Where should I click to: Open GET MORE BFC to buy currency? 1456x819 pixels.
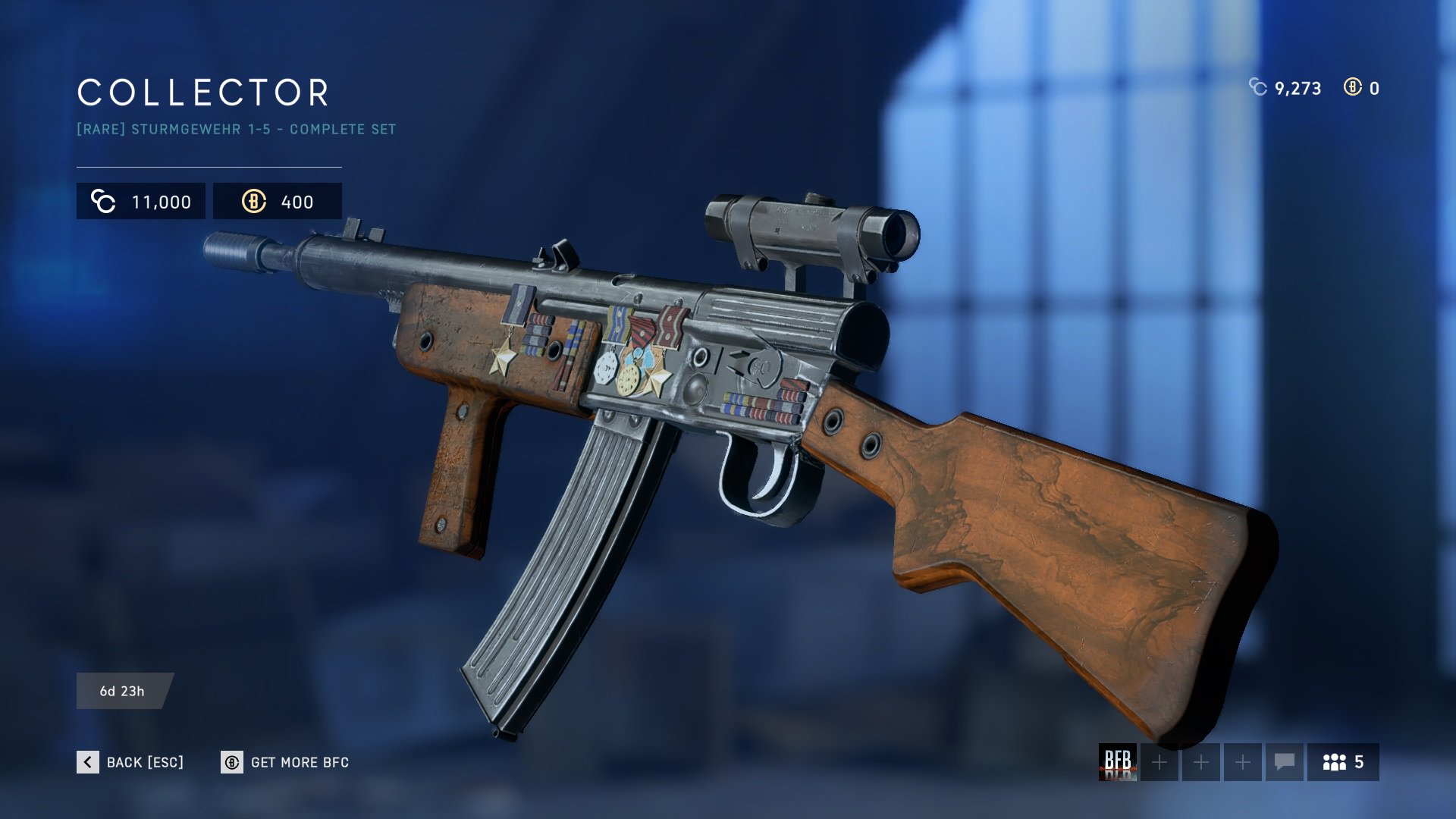(x=300, y=762)
